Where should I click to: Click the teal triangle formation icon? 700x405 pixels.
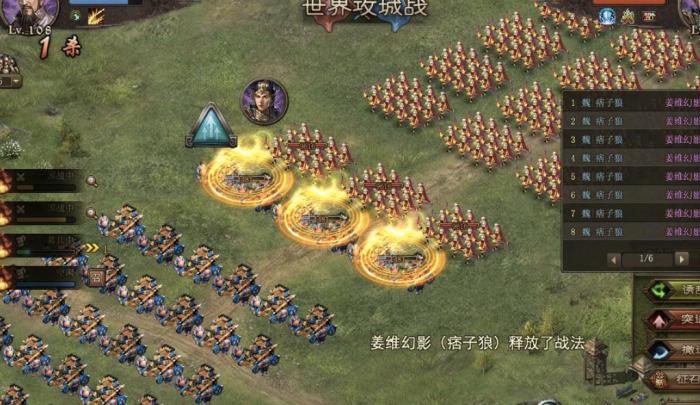[211, 125]
